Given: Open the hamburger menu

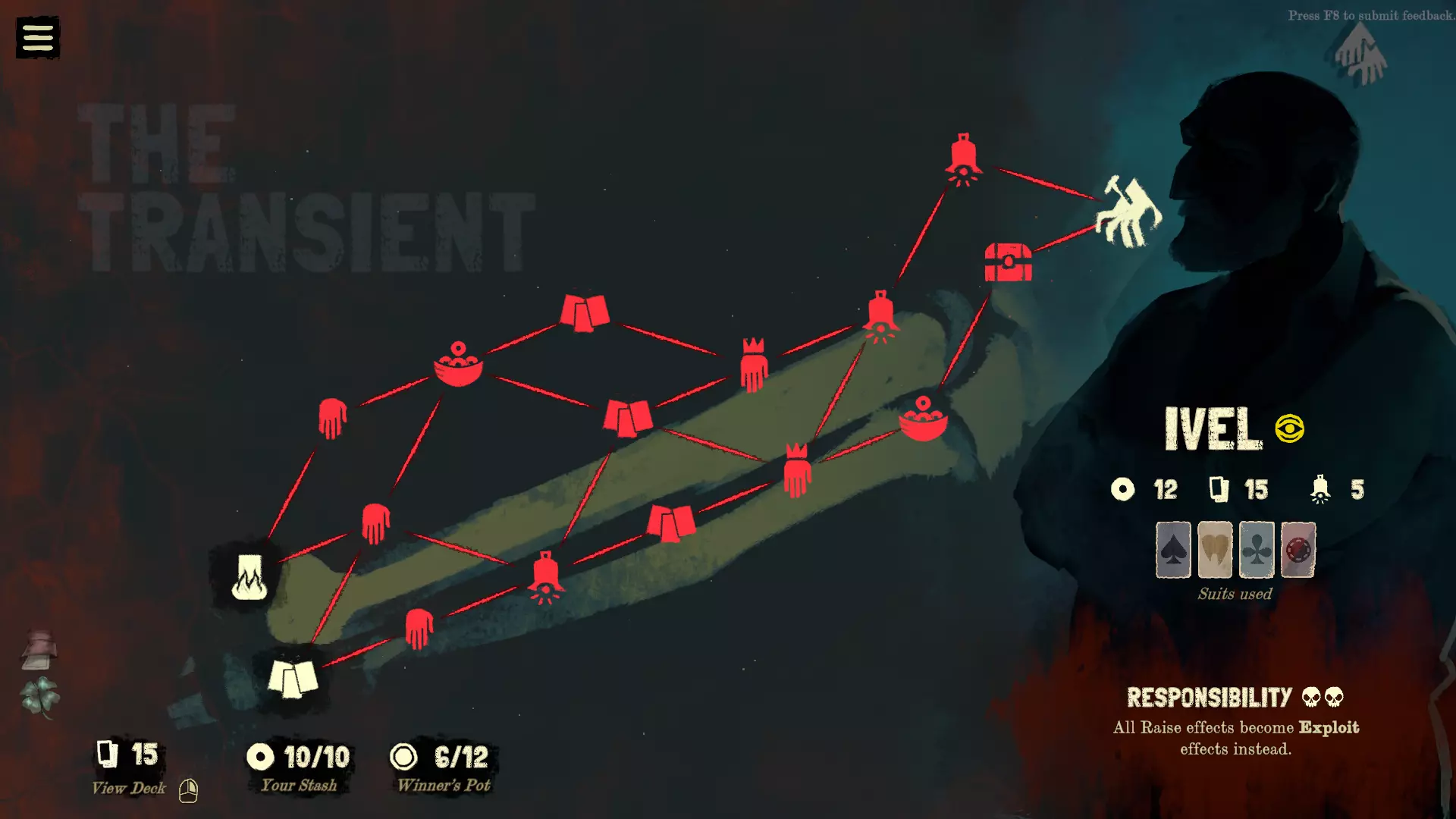Looking at the screenshot, I should coord(37,37).
